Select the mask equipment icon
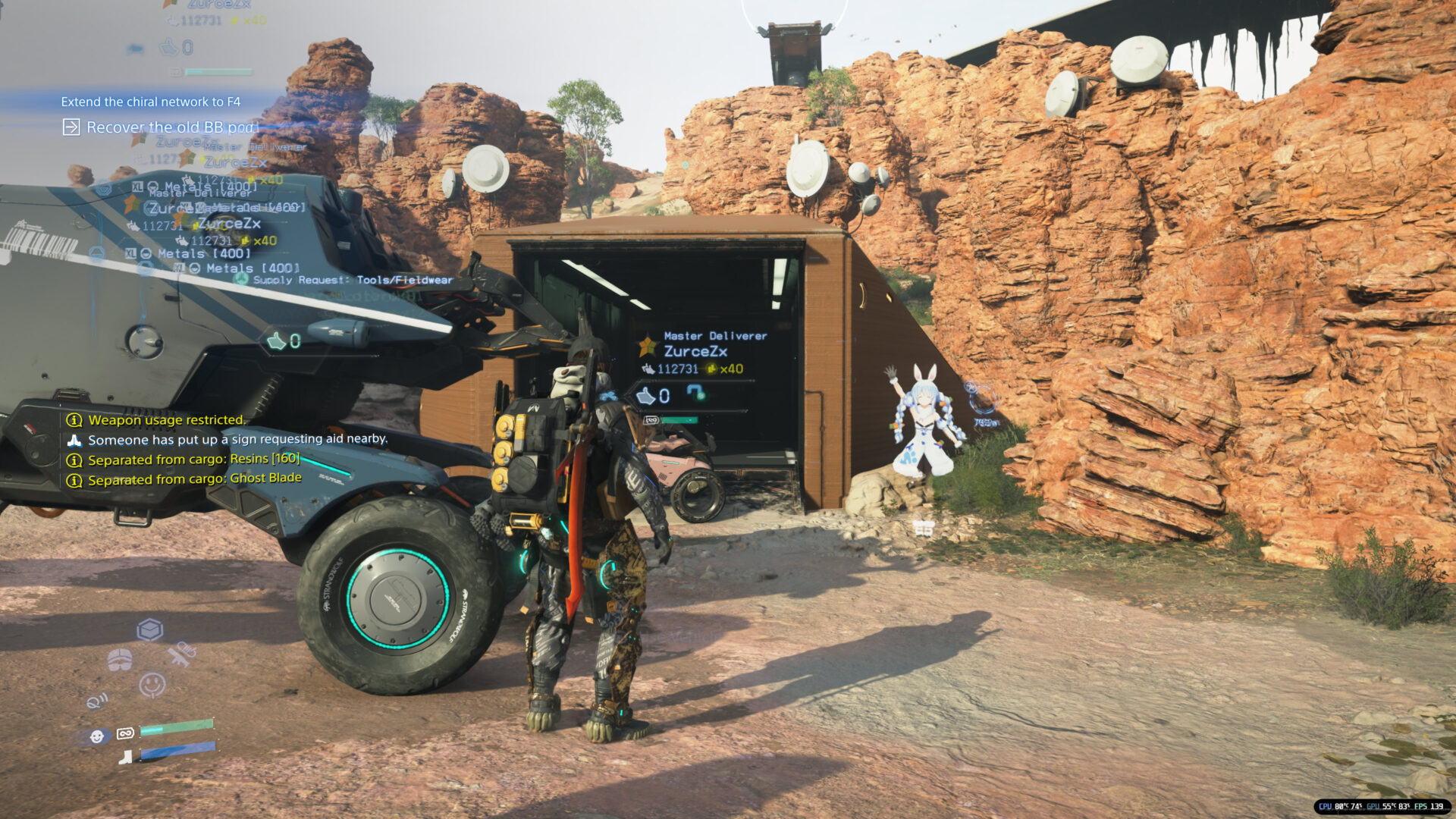This screenshot has height=819, width=1456. pyautogui.click(x=120, y=660)
